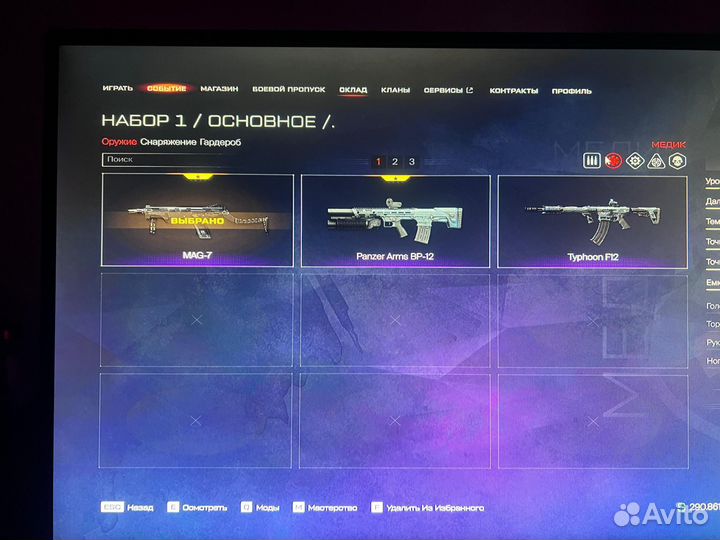Open the СЕРВИСЫ external link
The height and width of the screenshot is (540, 720).
point(449,90)
